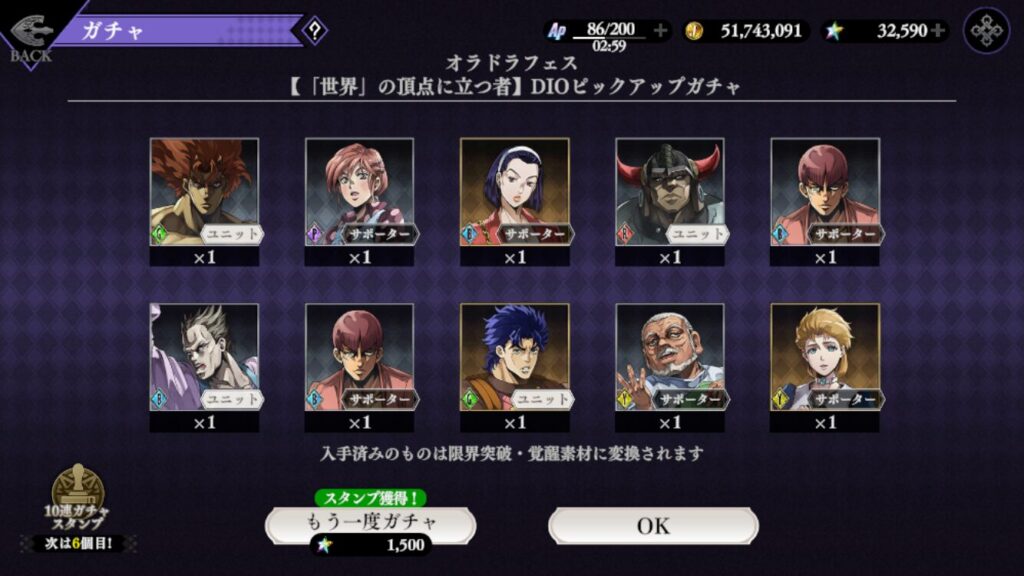Select the spiky red-haired unit card
The height and width of the screenshot is (576, 1024).
[x=204, y=192]
